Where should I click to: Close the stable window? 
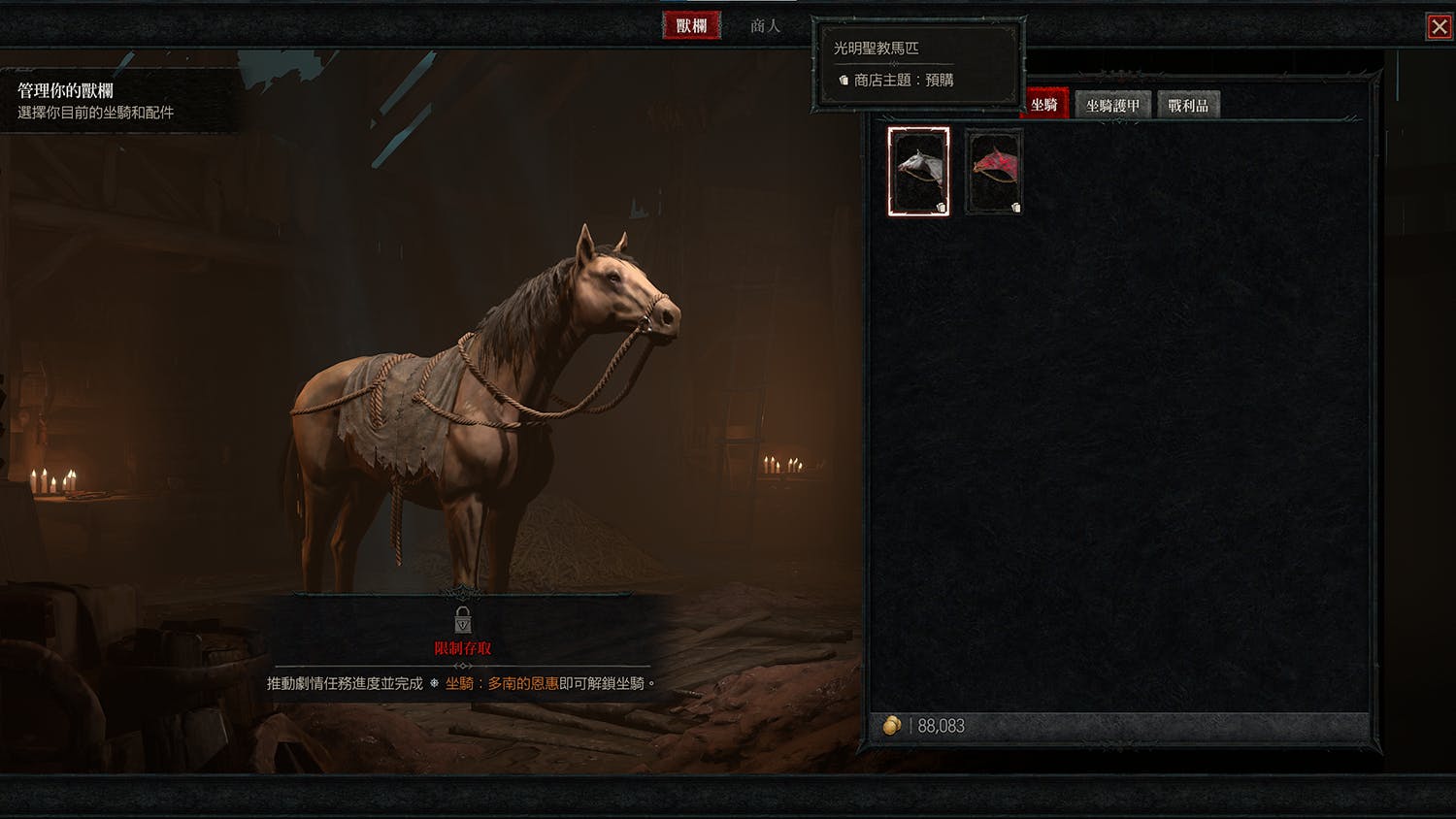click(x=1439, y=27)
